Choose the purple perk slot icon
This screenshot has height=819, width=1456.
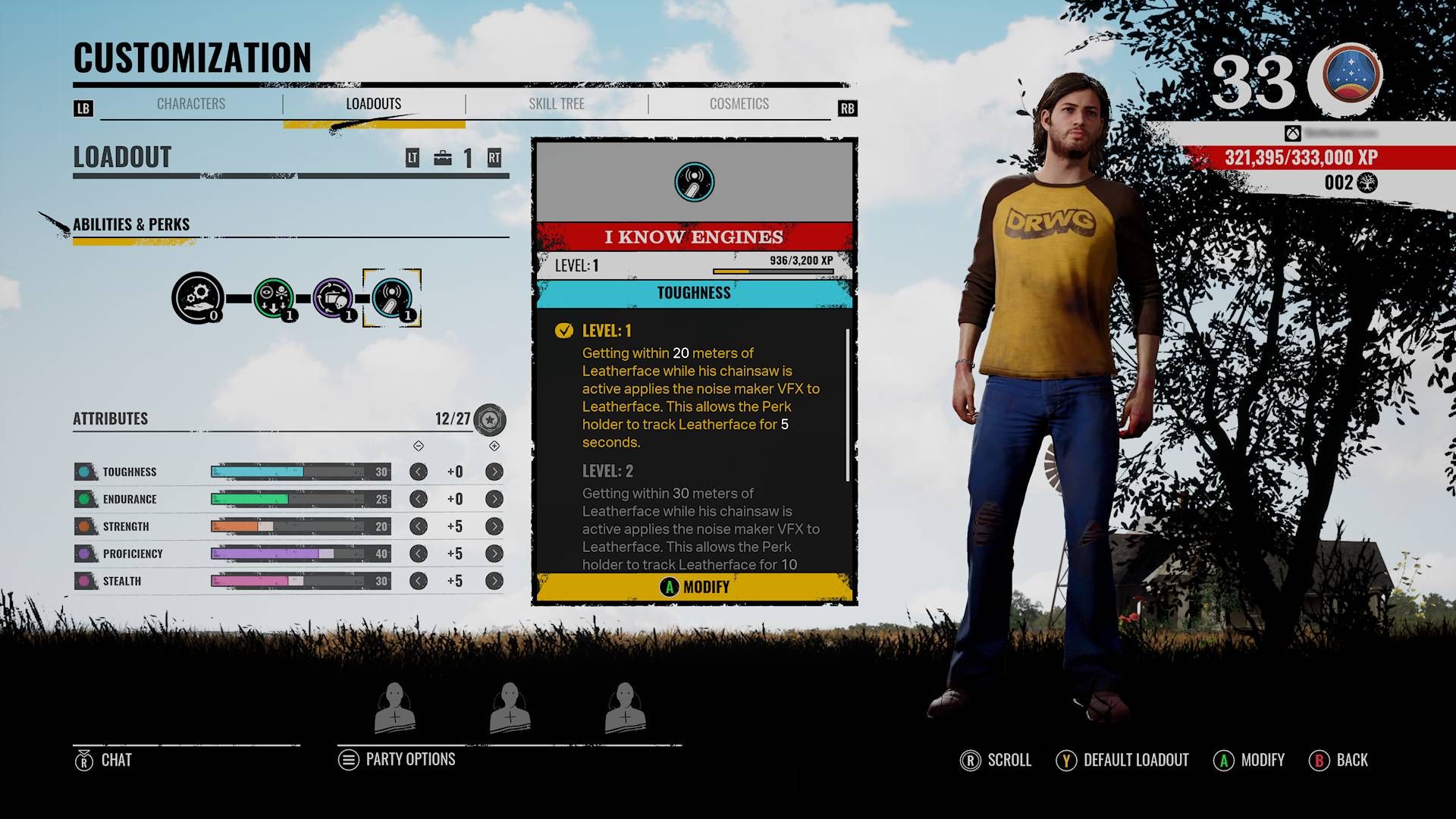tap(333, 298)
